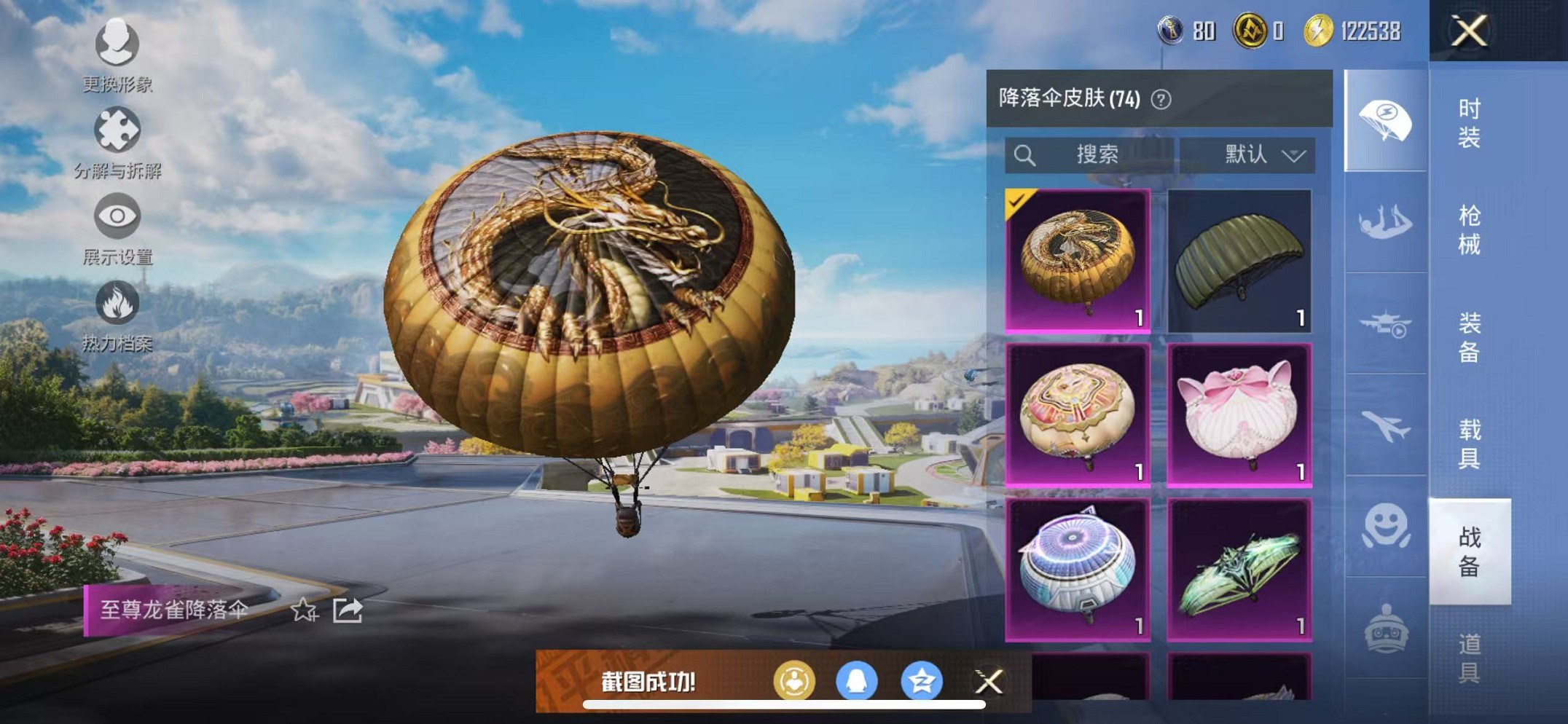
Task: Click the share arrow next to the star
Action: pos(348,610)
